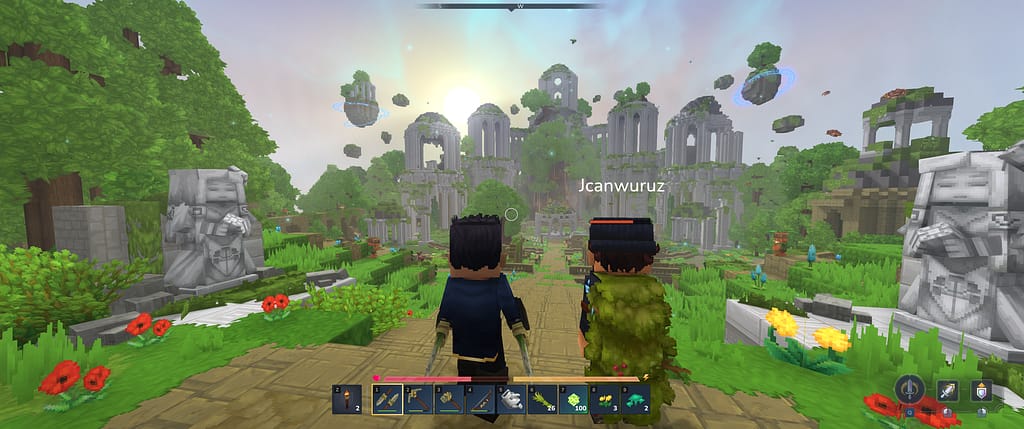Use the sword attack ability icon
The width and height of the screenshot is (1024, 429).
coord(947,392)
